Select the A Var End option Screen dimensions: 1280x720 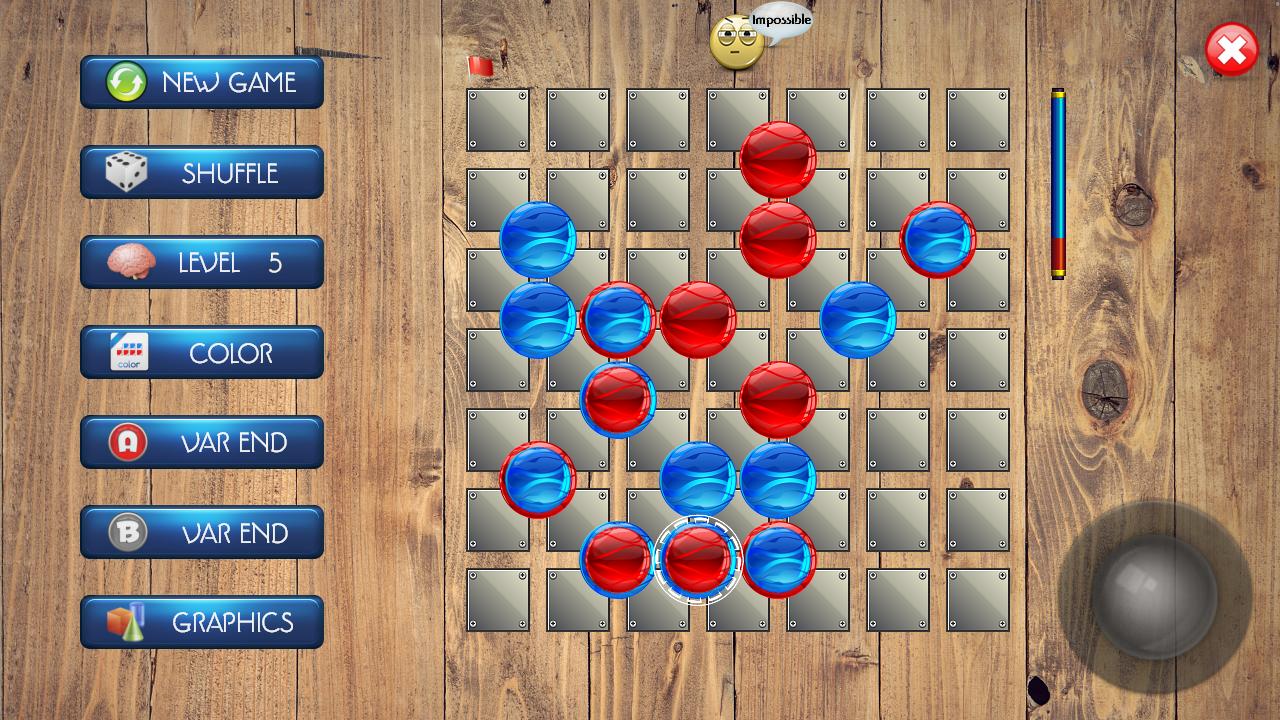pos(202,442)
